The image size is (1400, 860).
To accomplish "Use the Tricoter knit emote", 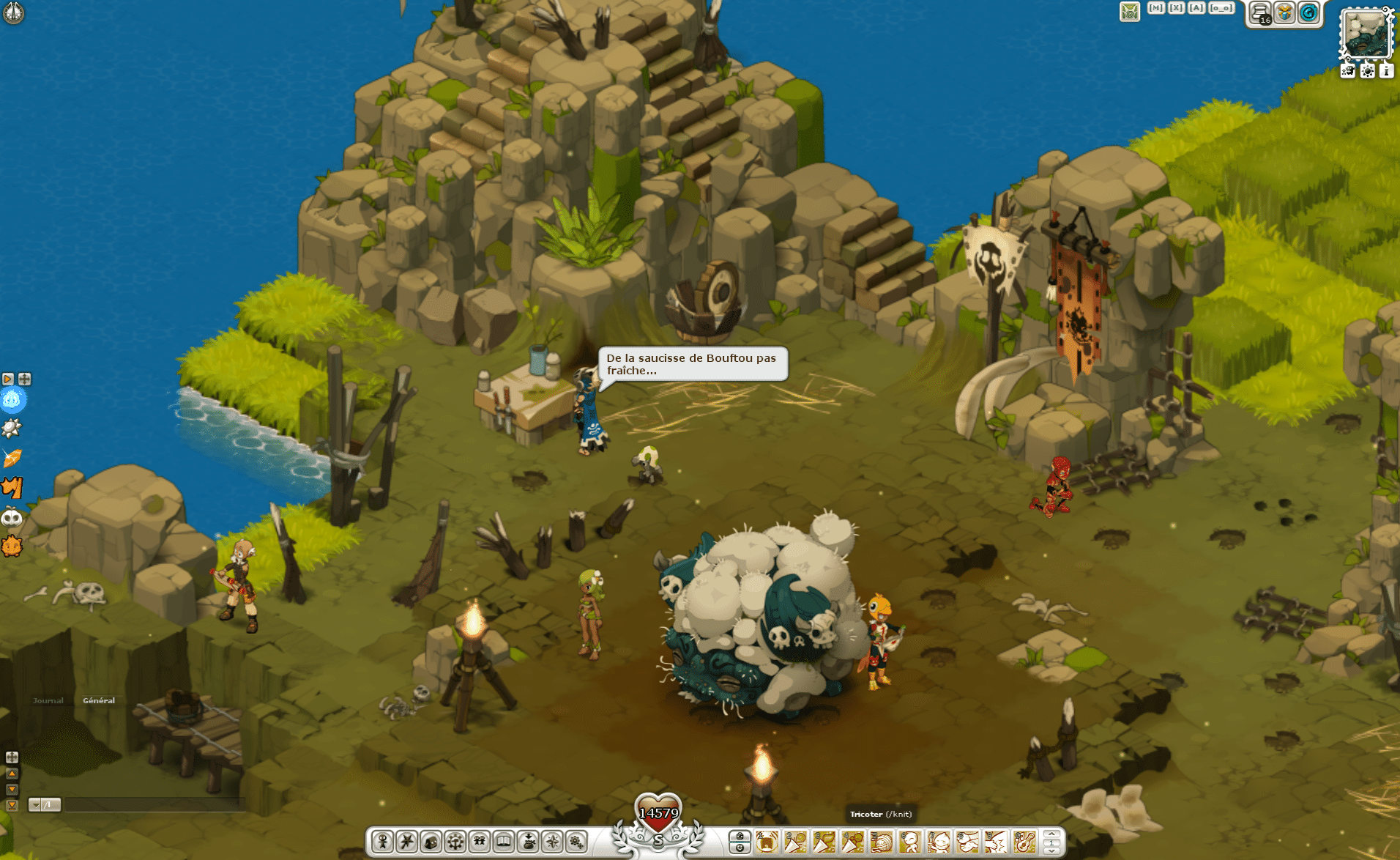I will click(881, 842).
